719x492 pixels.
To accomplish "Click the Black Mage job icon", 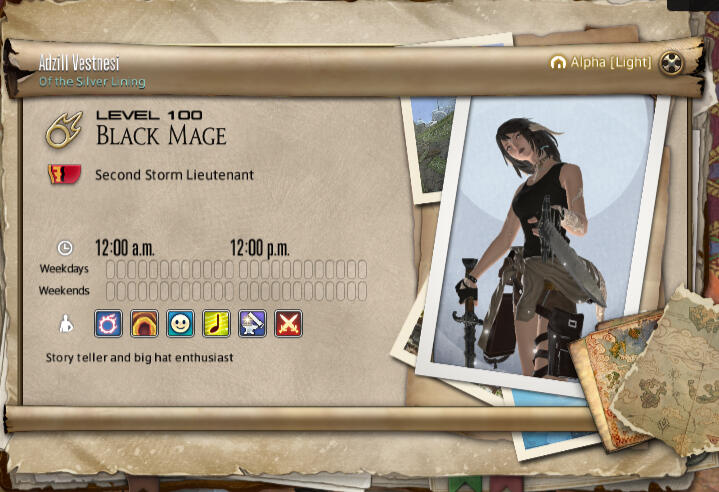I will pyautogui.click(x=66, y=129).
